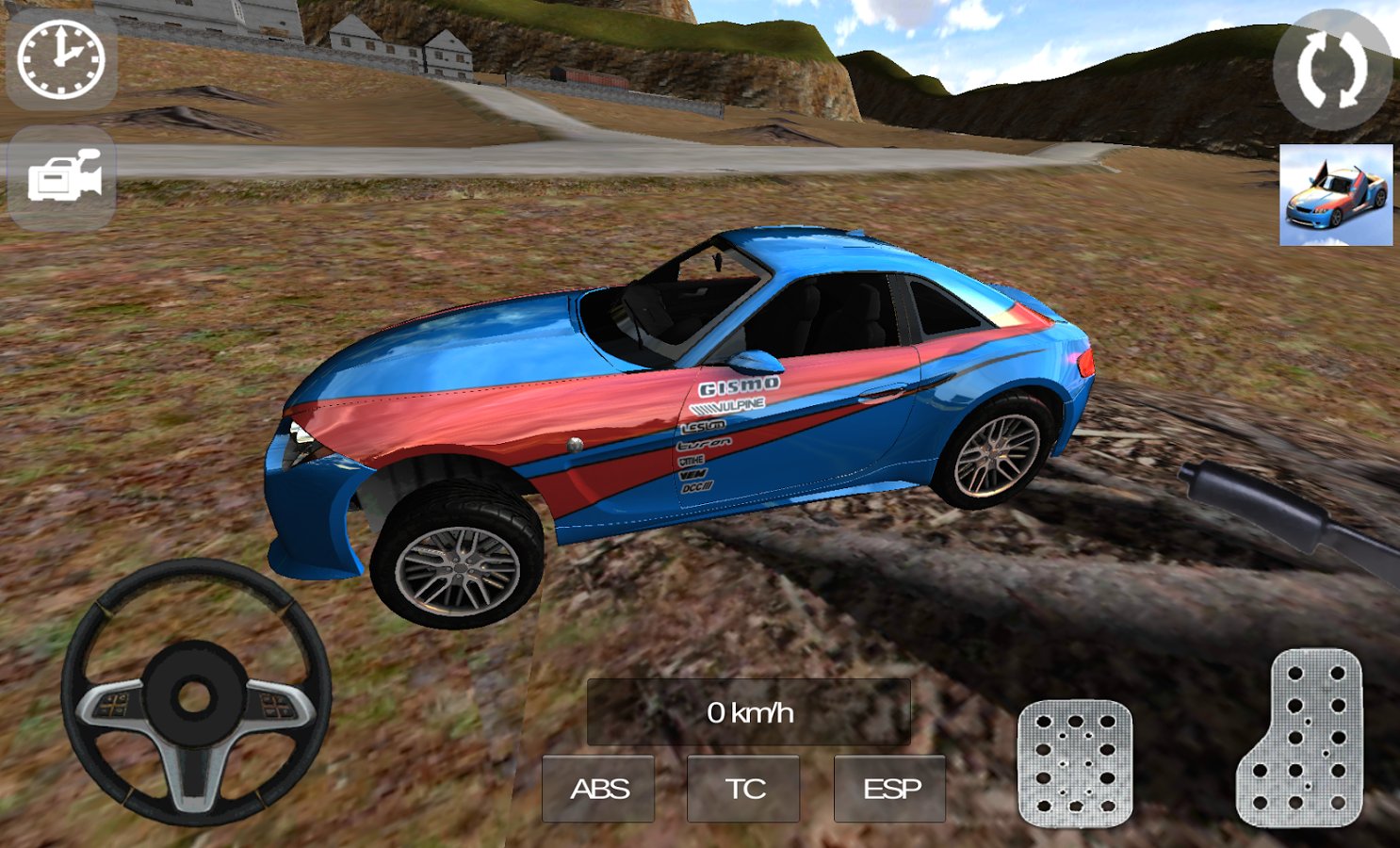Tap the tall accelerator pedal
Viewport: 1400px width, 848px height.
tap(1300, 737)
